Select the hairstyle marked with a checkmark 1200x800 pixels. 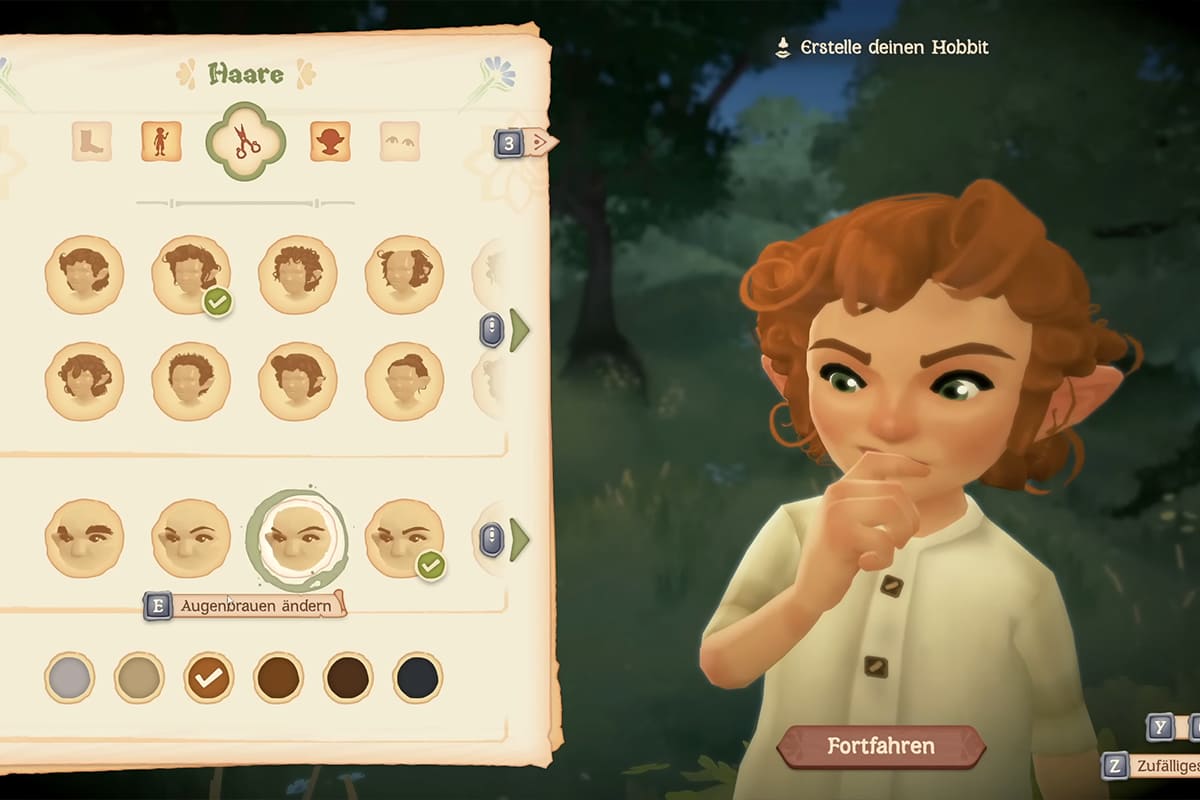tap(191, 275)
